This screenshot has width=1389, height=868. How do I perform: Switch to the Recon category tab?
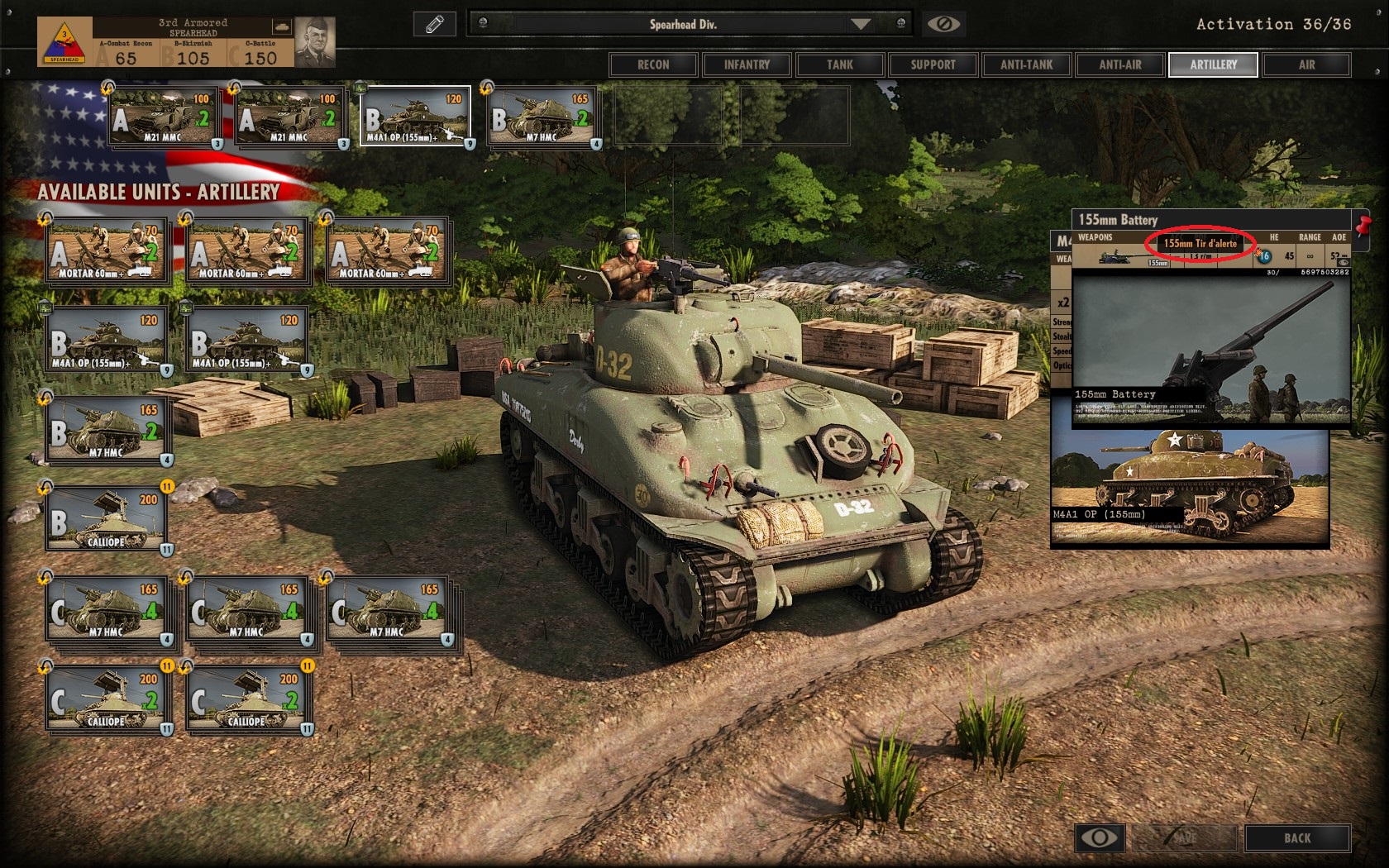653,64
